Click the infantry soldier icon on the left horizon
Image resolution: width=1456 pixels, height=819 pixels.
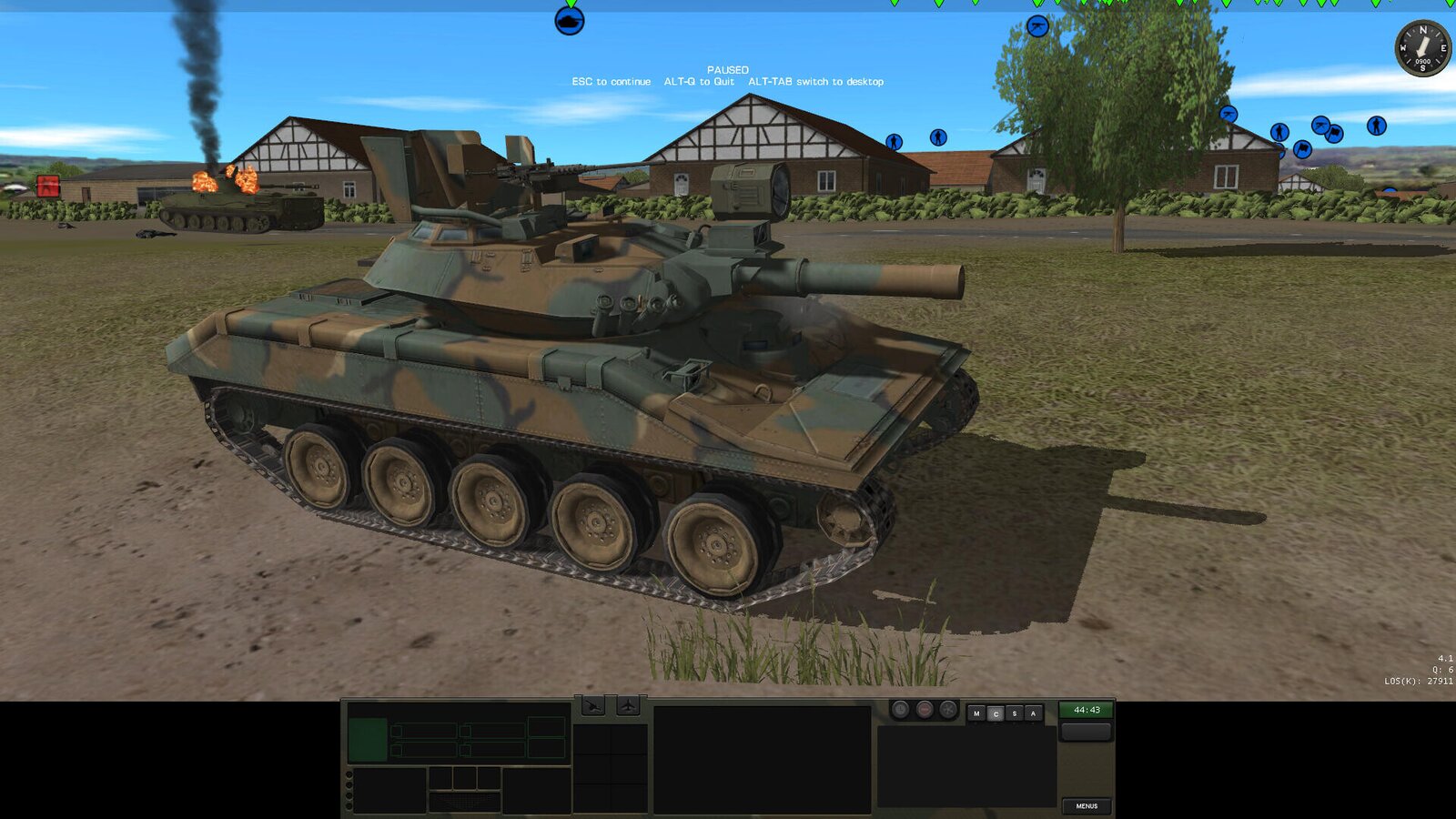894,141
